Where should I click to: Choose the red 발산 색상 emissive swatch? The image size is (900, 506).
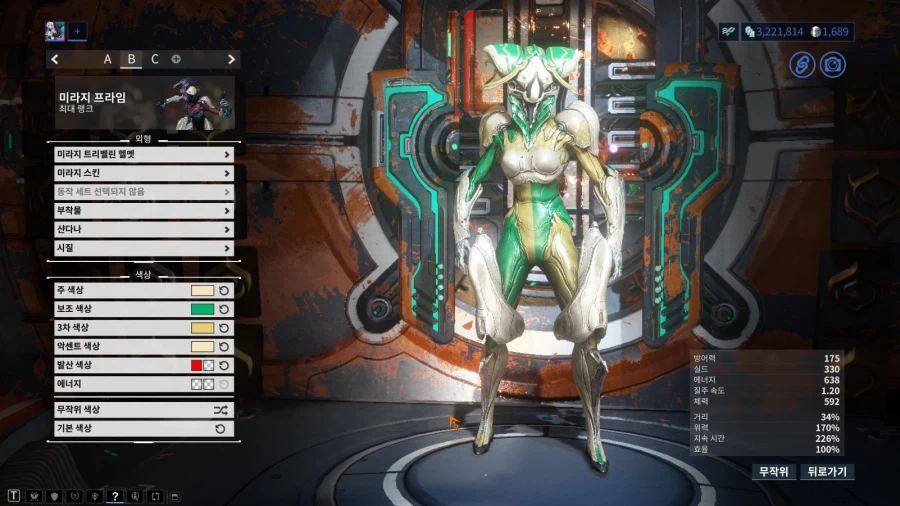(197, 365)
